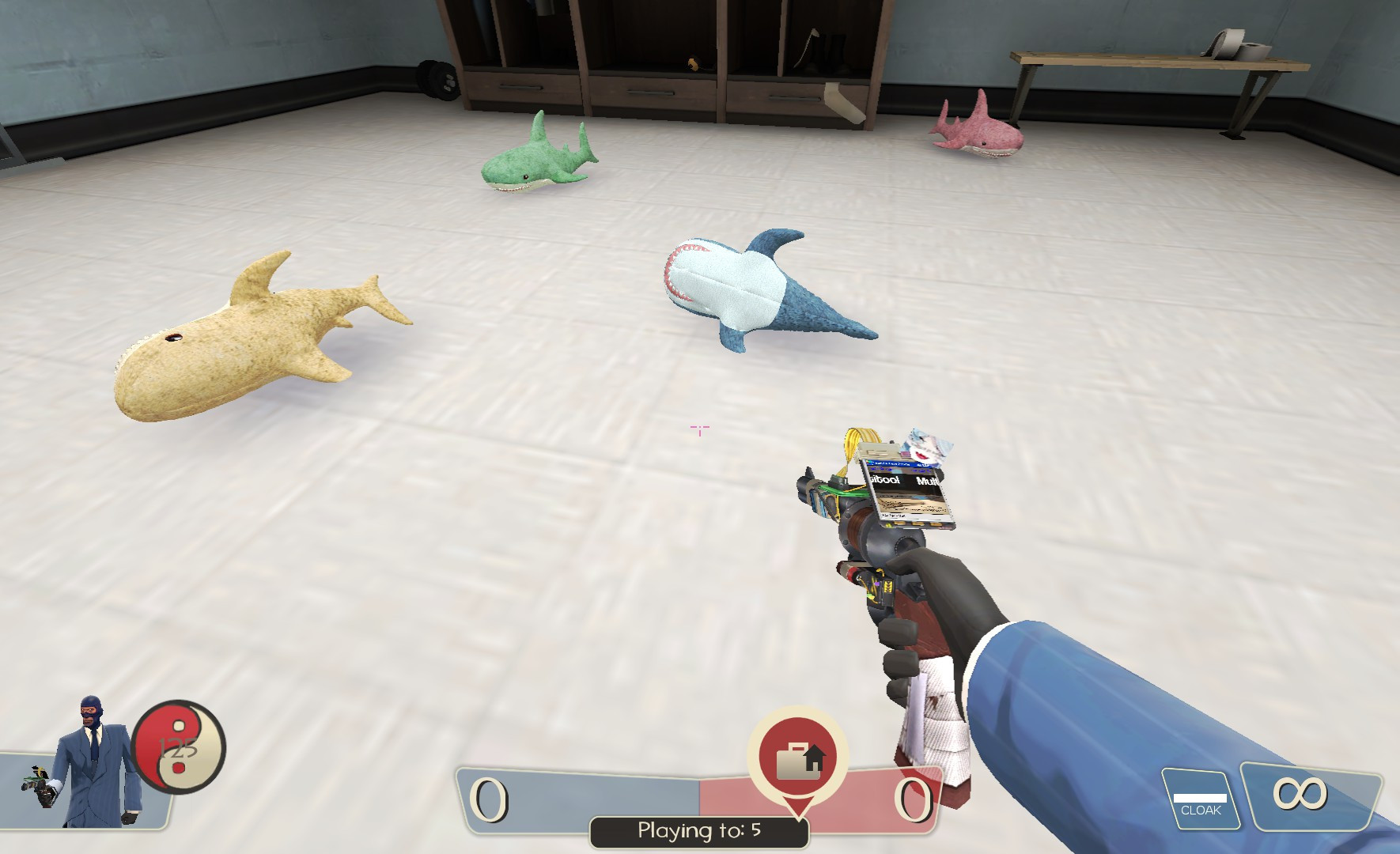The width and height of the screenshot is (1400, 854).
Task: Click the white CLOAK meter bar
Action: (x=1201, y=793)
